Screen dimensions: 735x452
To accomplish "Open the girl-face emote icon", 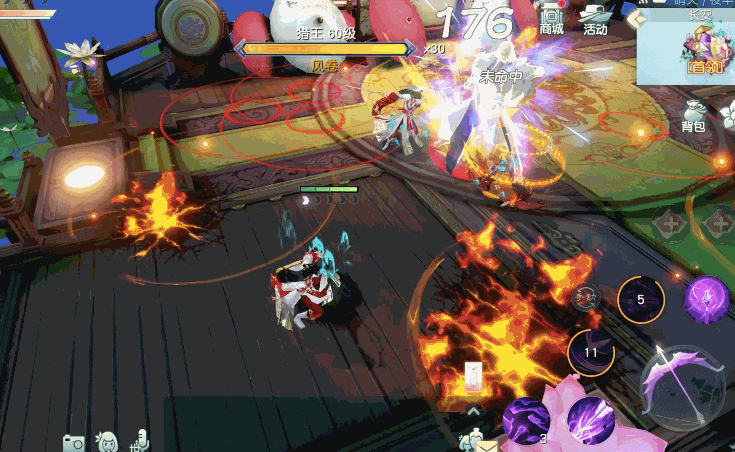I will (x=107, y=441).
